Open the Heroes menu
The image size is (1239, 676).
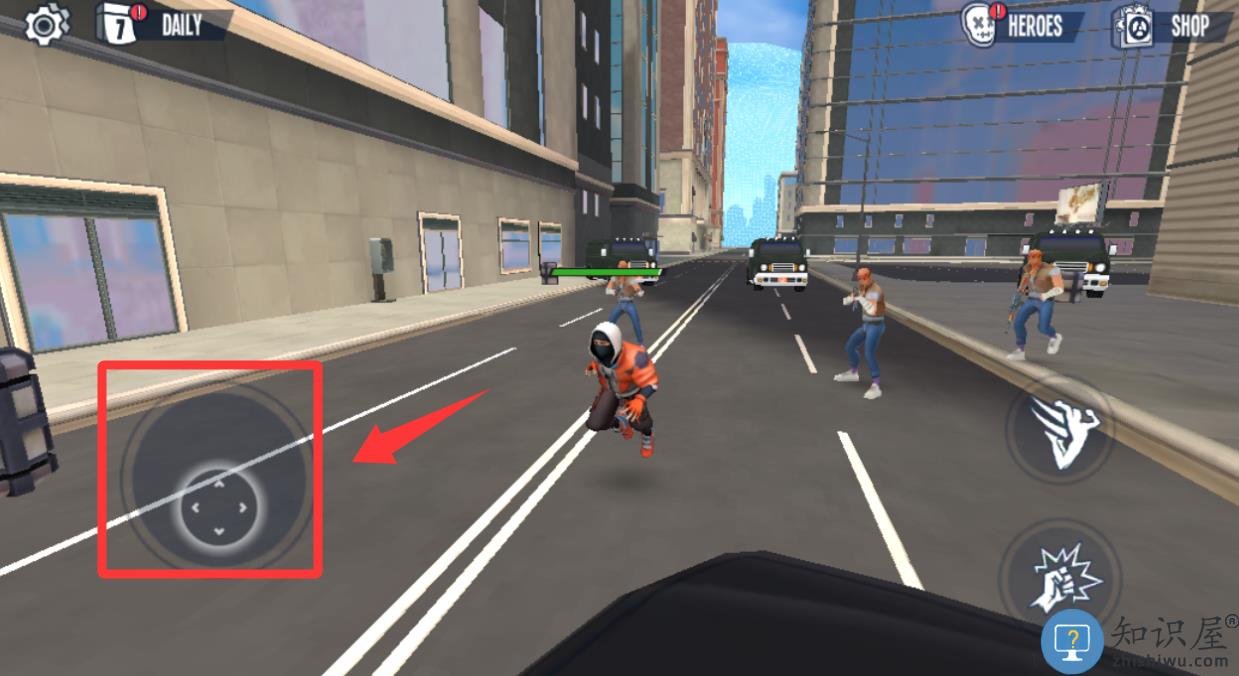coord(1020,25)
